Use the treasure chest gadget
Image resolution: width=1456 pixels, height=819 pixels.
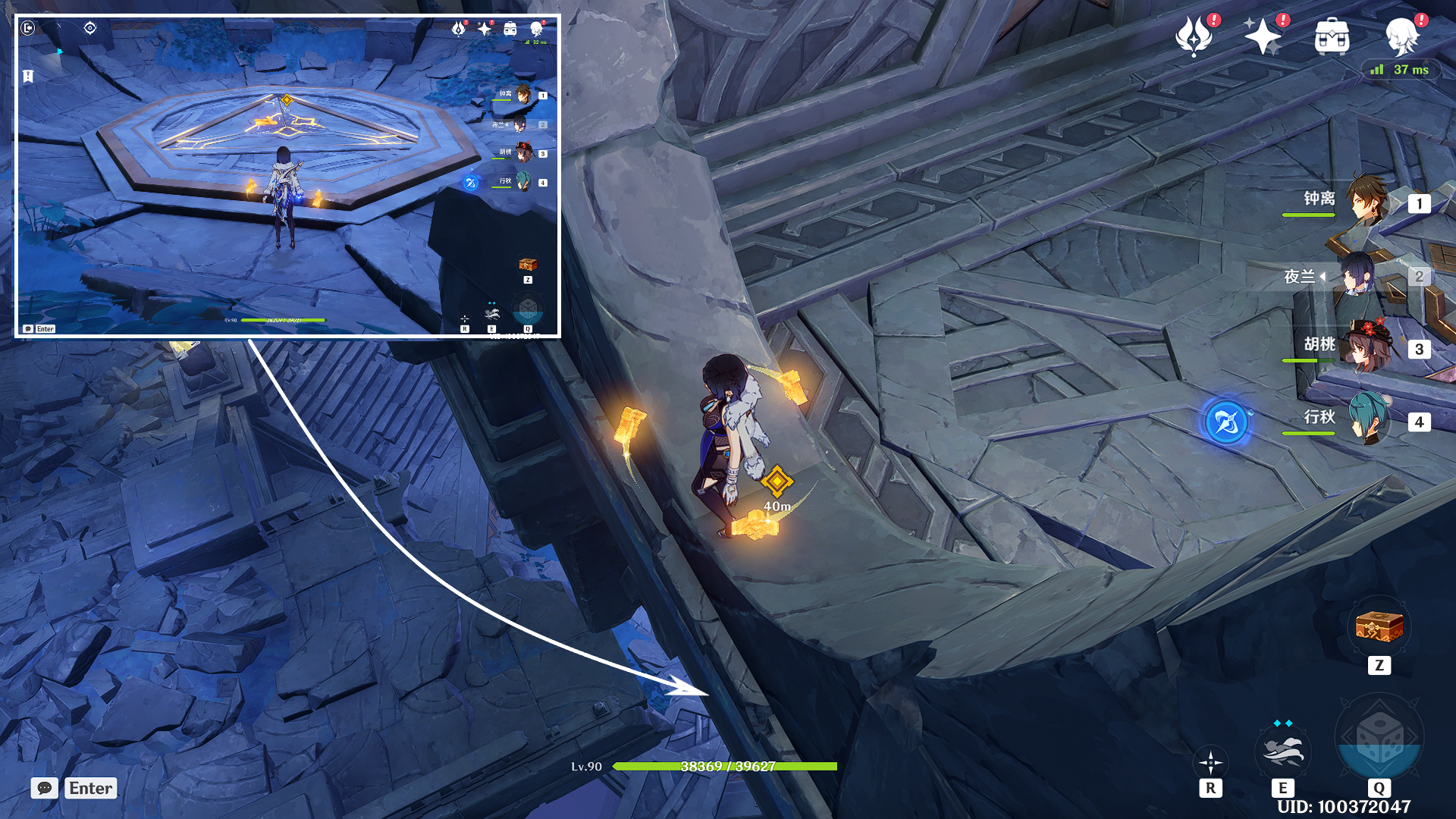click(1379, 628)
